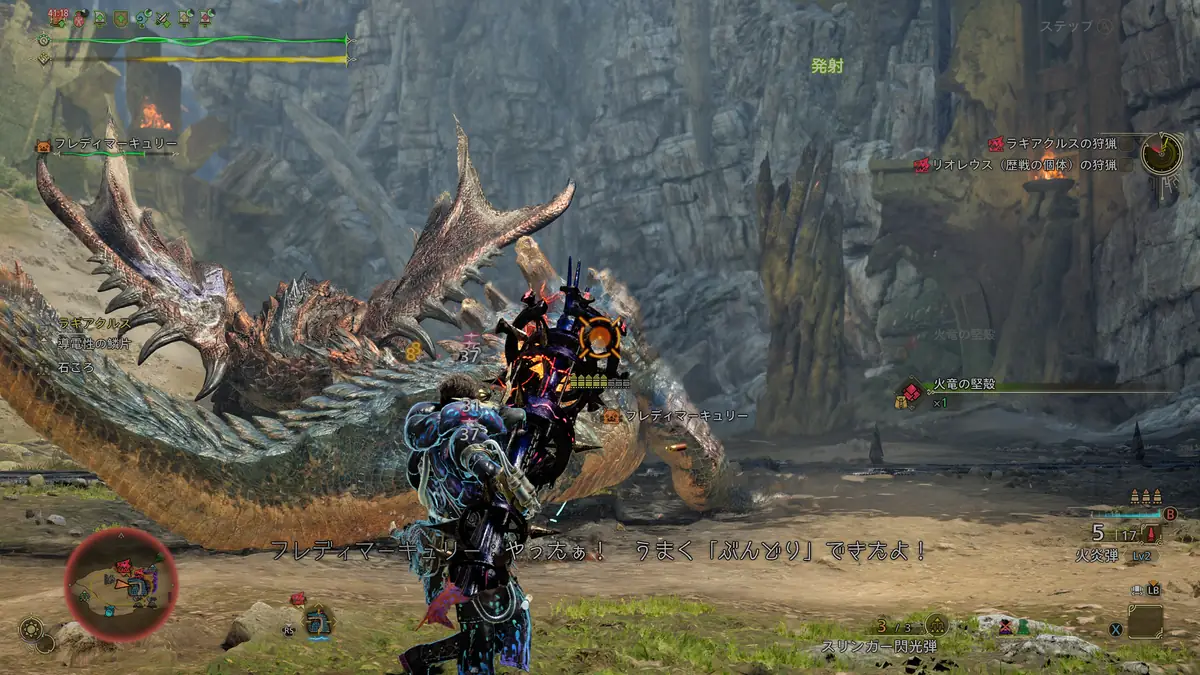The height and width of the screenshot is (675, 1200).
Task: Select the スリンガー閃光弾 slinger ammo icon
Action: tap(935, 624)
